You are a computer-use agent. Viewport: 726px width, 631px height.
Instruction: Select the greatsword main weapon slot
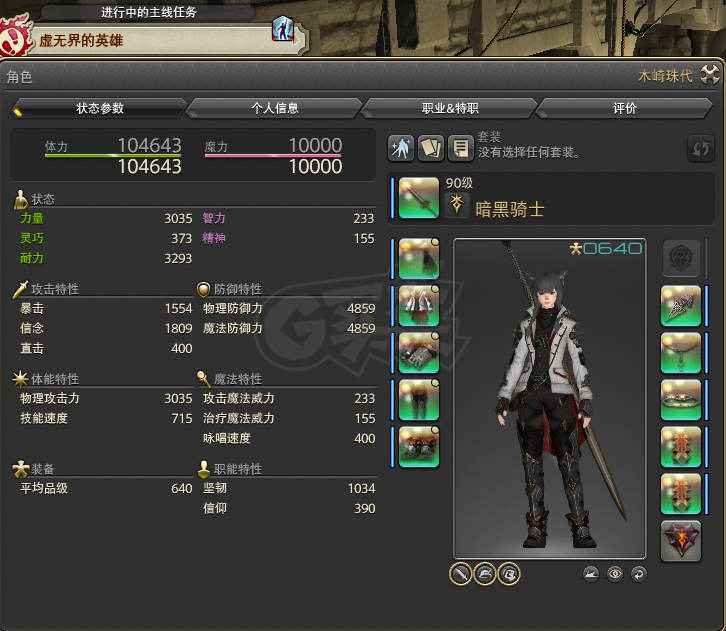419,197
